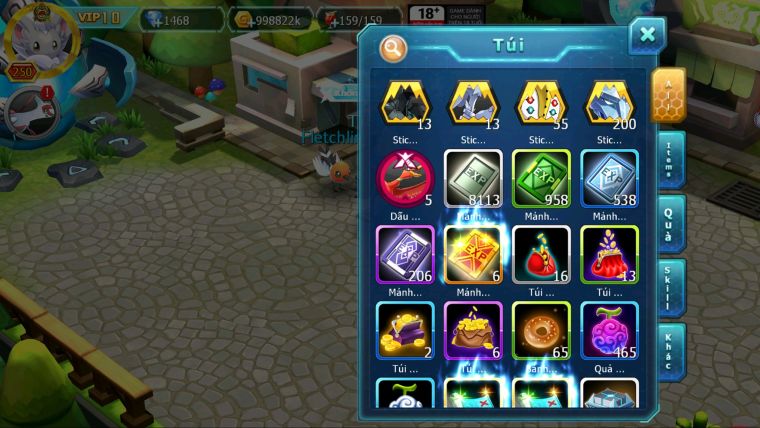Choose the purple treasure chest with count 2
Image resolution: width=760 pixels, height=428 pixels.
(405, 330)
